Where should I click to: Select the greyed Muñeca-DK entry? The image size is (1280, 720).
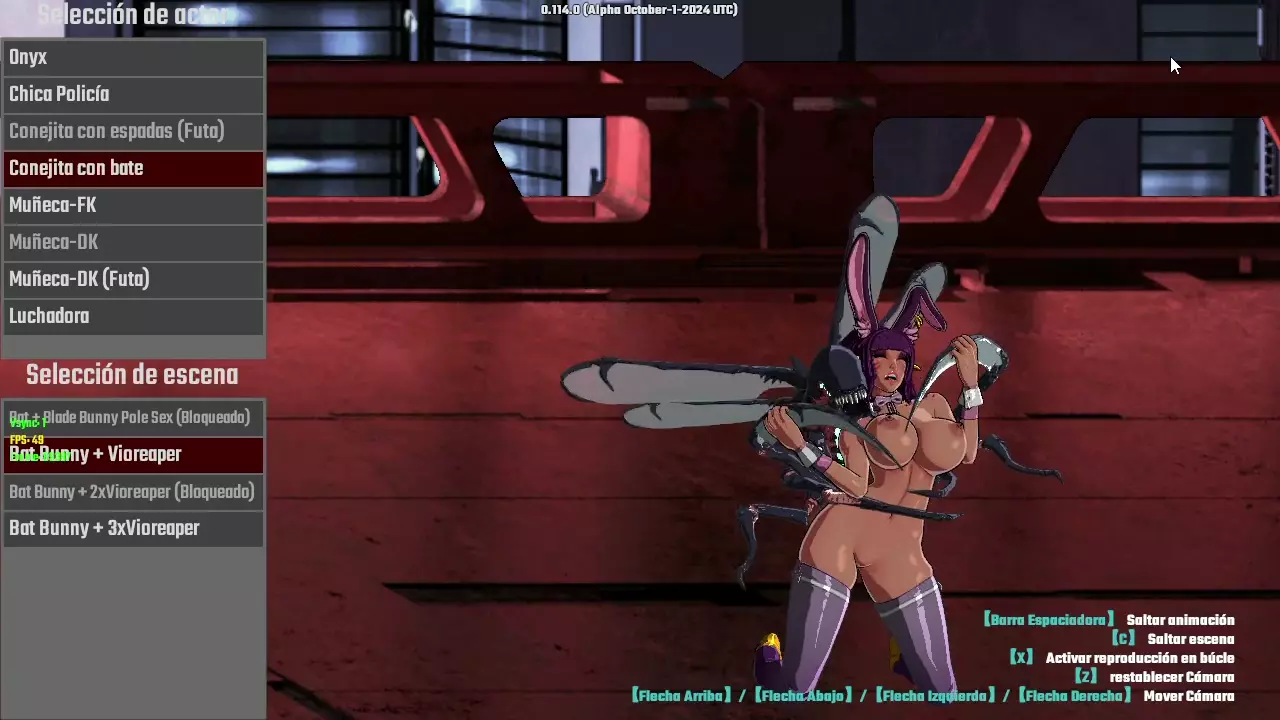[x=132, y=243]
